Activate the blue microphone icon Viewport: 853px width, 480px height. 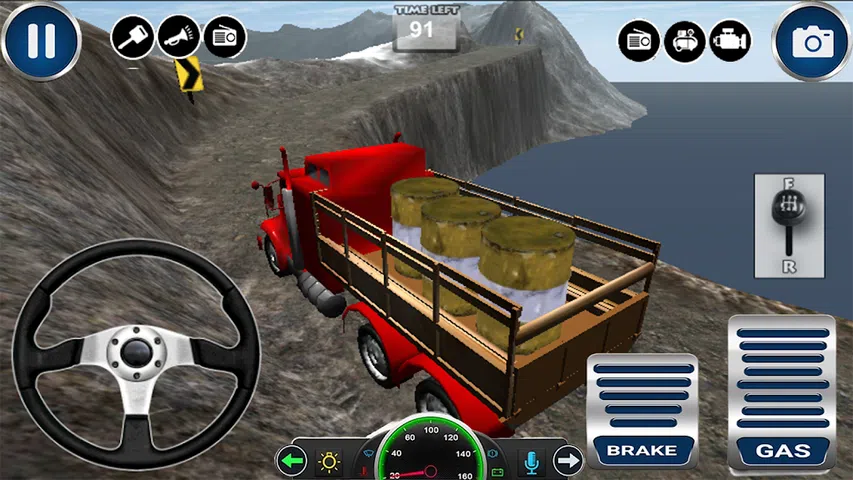tap(532, 461)
